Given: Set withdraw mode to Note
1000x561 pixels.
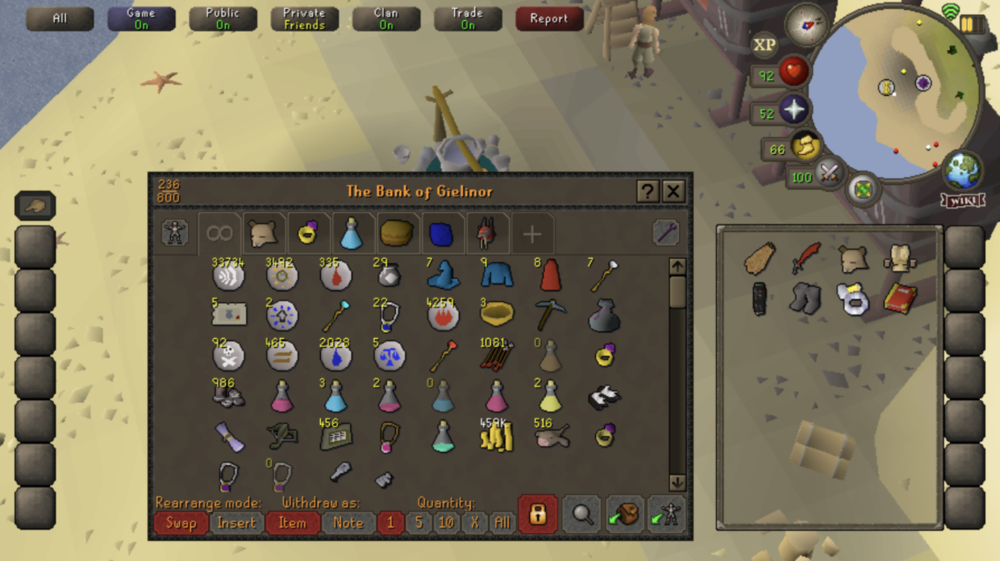Looking at the screenshot, I should (348, 522).
